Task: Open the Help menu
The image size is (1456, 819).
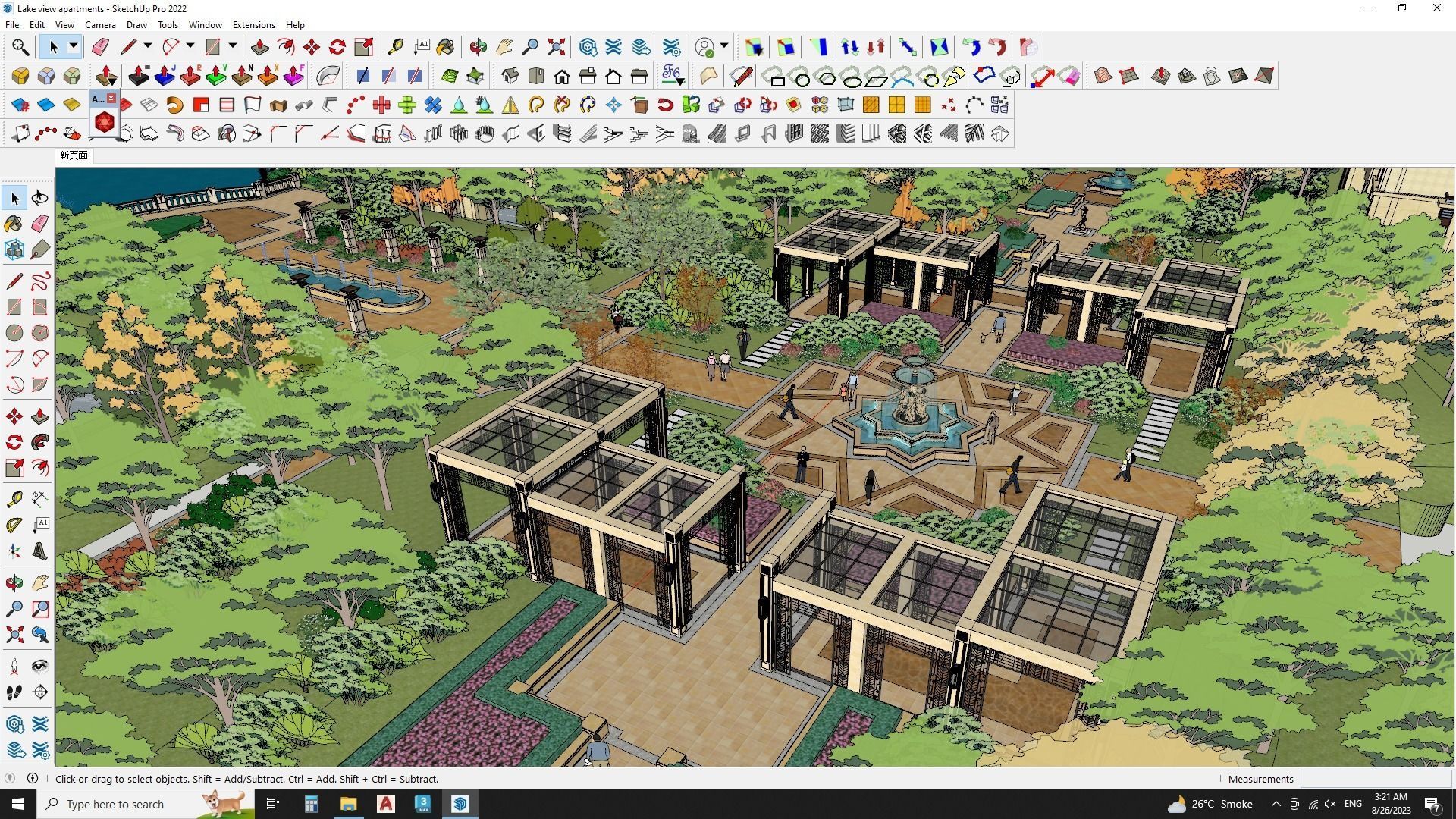Action: point(295,25)
